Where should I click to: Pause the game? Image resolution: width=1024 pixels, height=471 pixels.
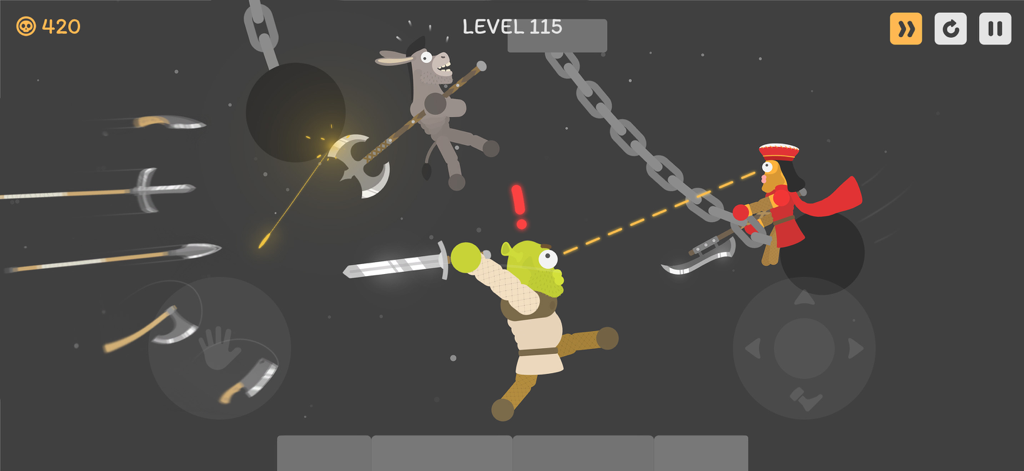[994, 29]
